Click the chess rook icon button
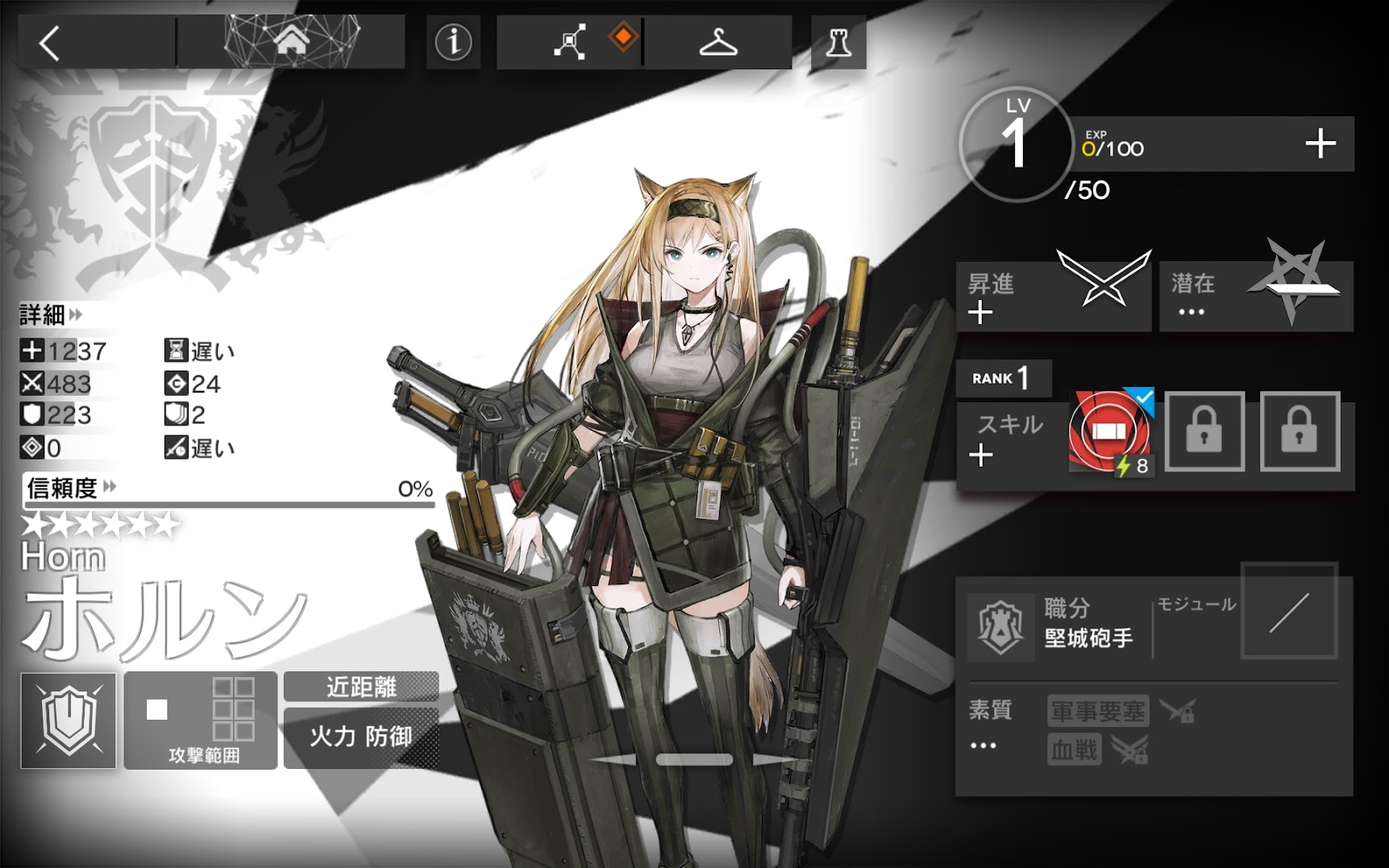Image resolution: width=1389 pixels, height=868 pixels. pyautogui.click(x=838, y=42)
